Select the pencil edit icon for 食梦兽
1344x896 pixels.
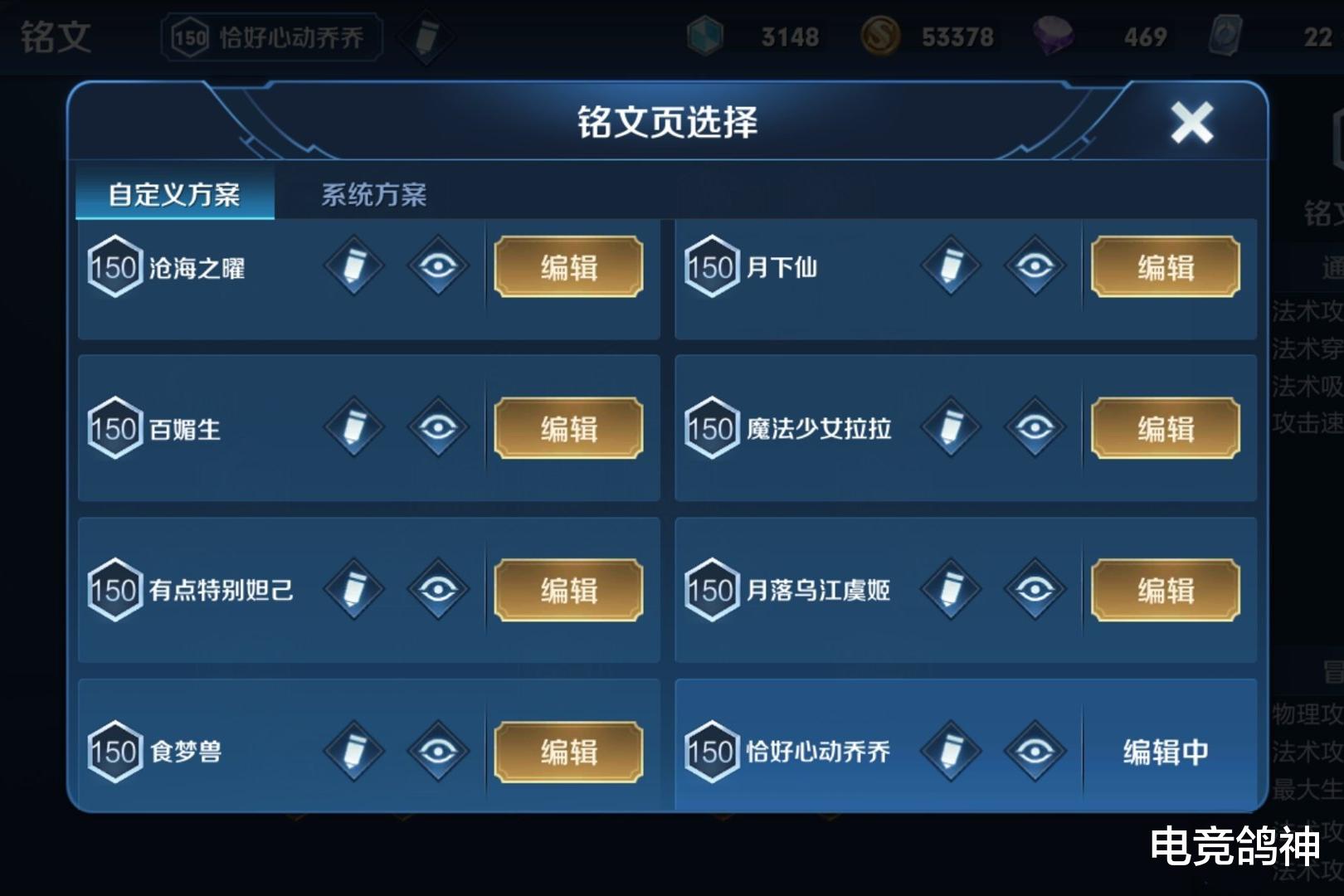tap(355, 753)
